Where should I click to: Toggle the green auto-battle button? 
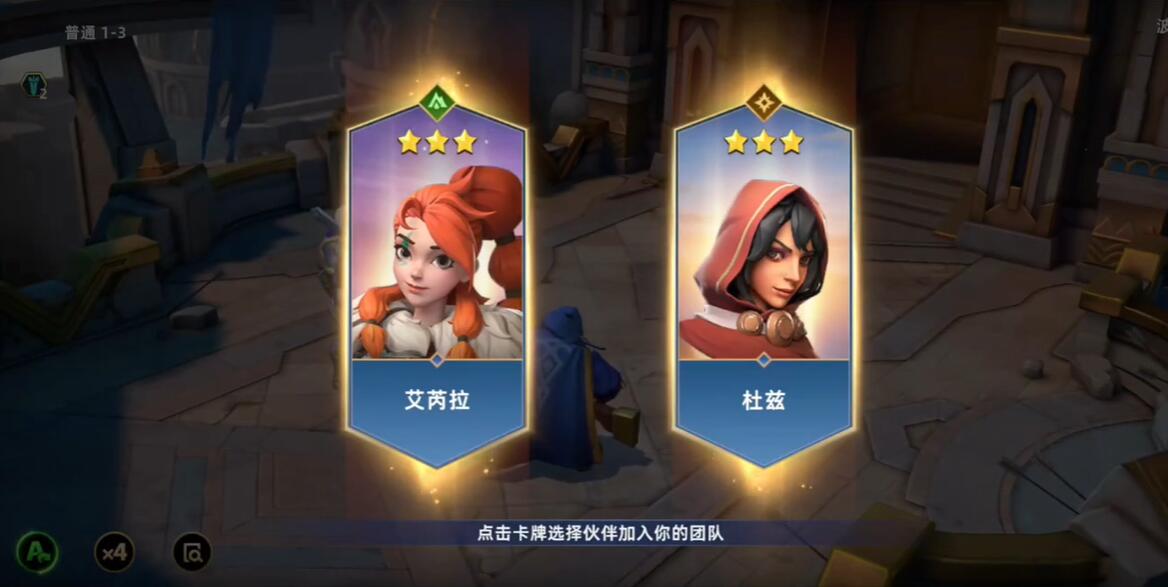coord(37,551)
